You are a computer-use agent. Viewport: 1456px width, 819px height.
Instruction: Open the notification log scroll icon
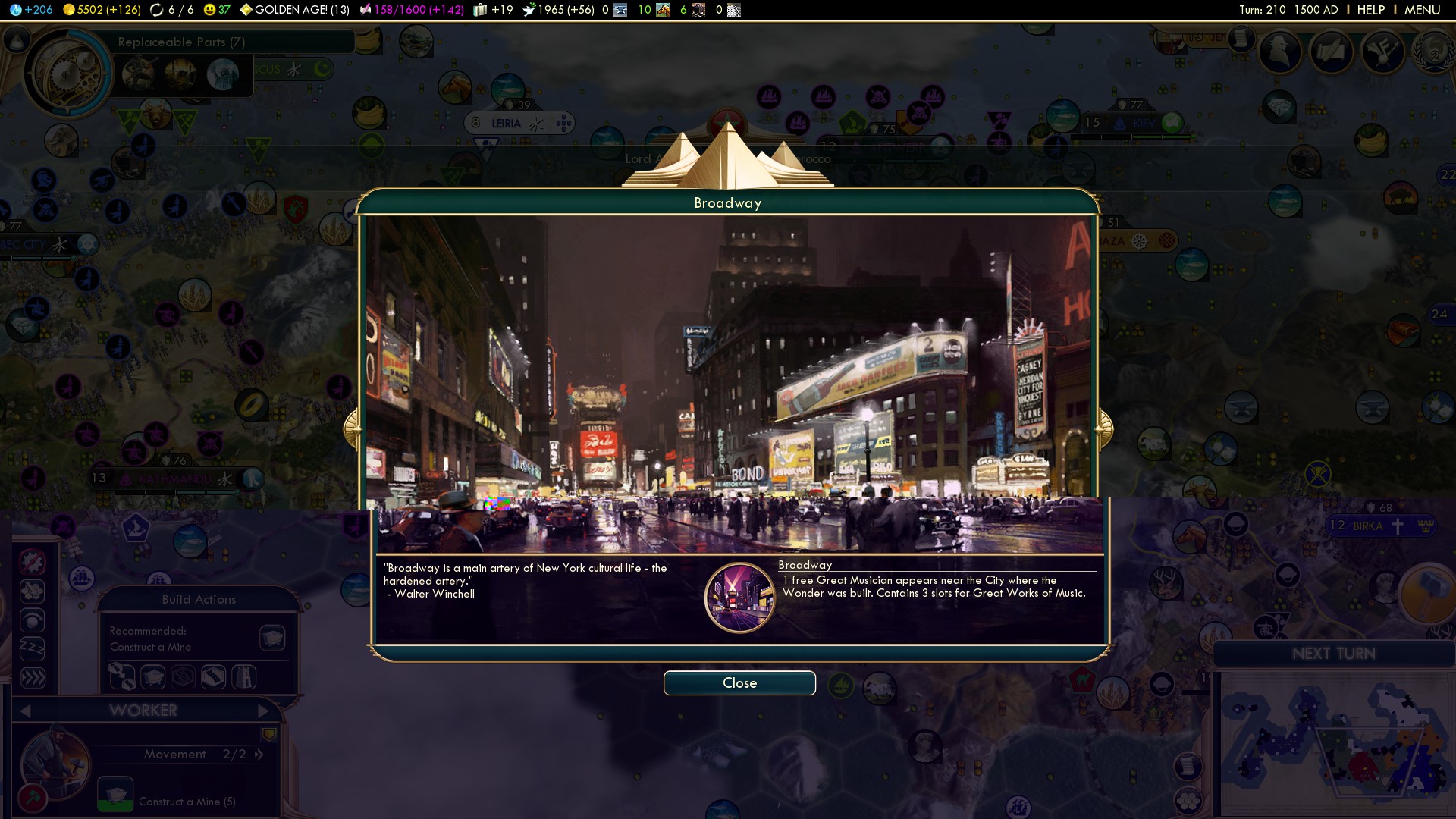pos(1241,38)
